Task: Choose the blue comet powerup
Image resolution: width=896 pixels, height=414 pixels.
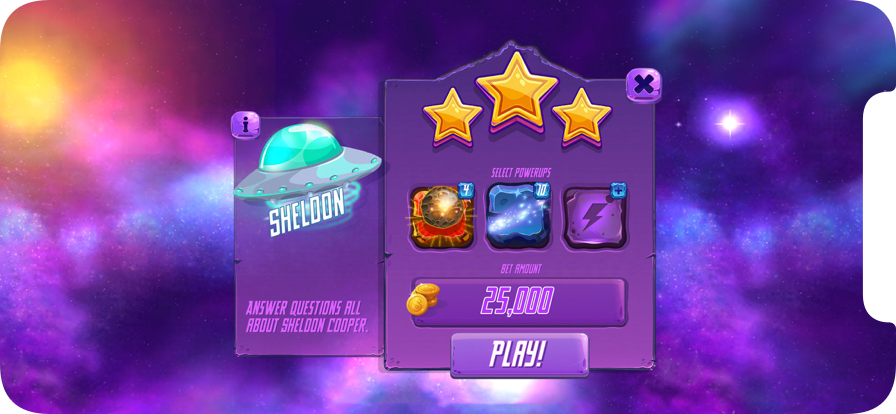Action: pos(516,217)
